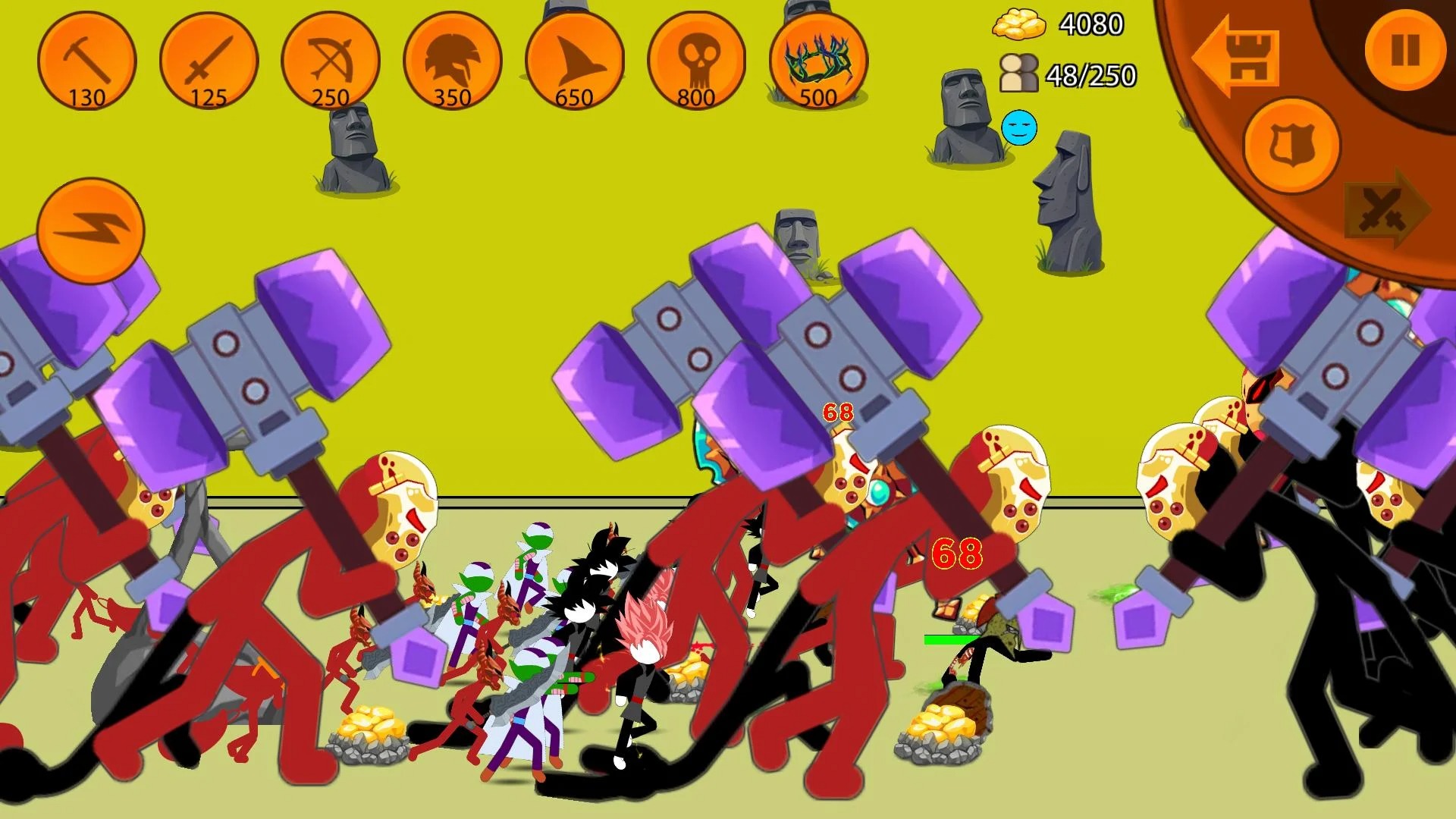Activate the lightning rage orb ability
Screen dimensions: 1456x819
pyautogui.click(x=89, y=227)
